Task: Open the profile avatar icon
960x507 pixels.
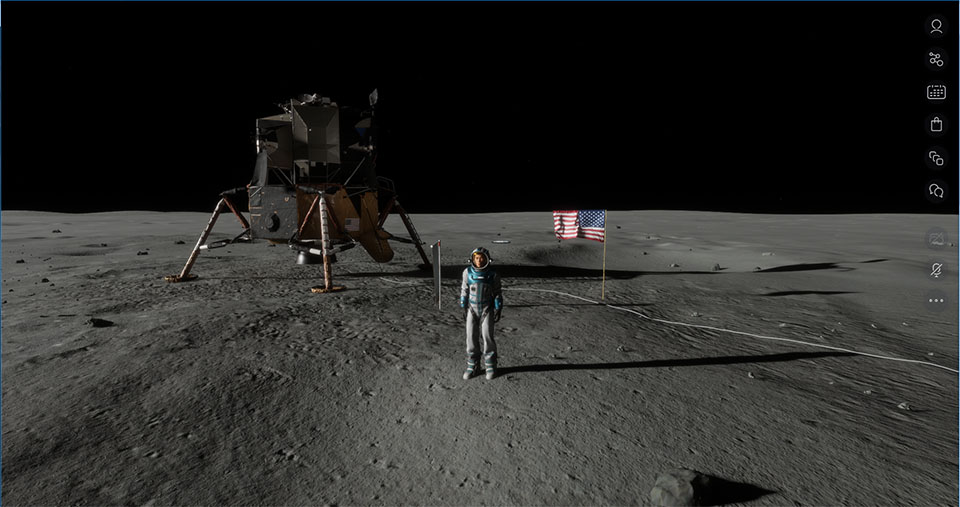Action: [x=936, y=27]
